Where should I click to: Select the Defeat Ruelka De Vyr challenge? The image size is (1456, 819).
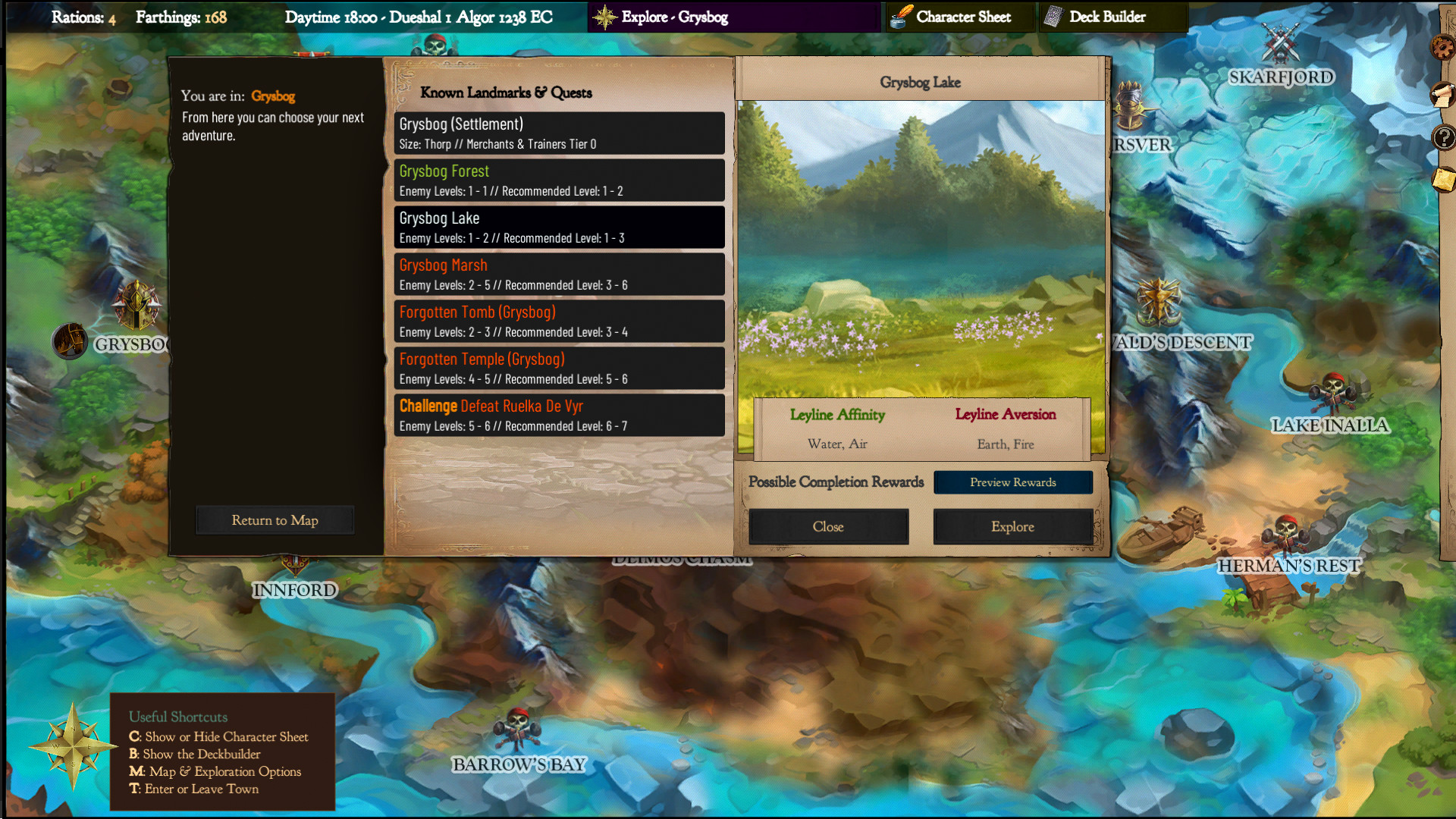559,415
